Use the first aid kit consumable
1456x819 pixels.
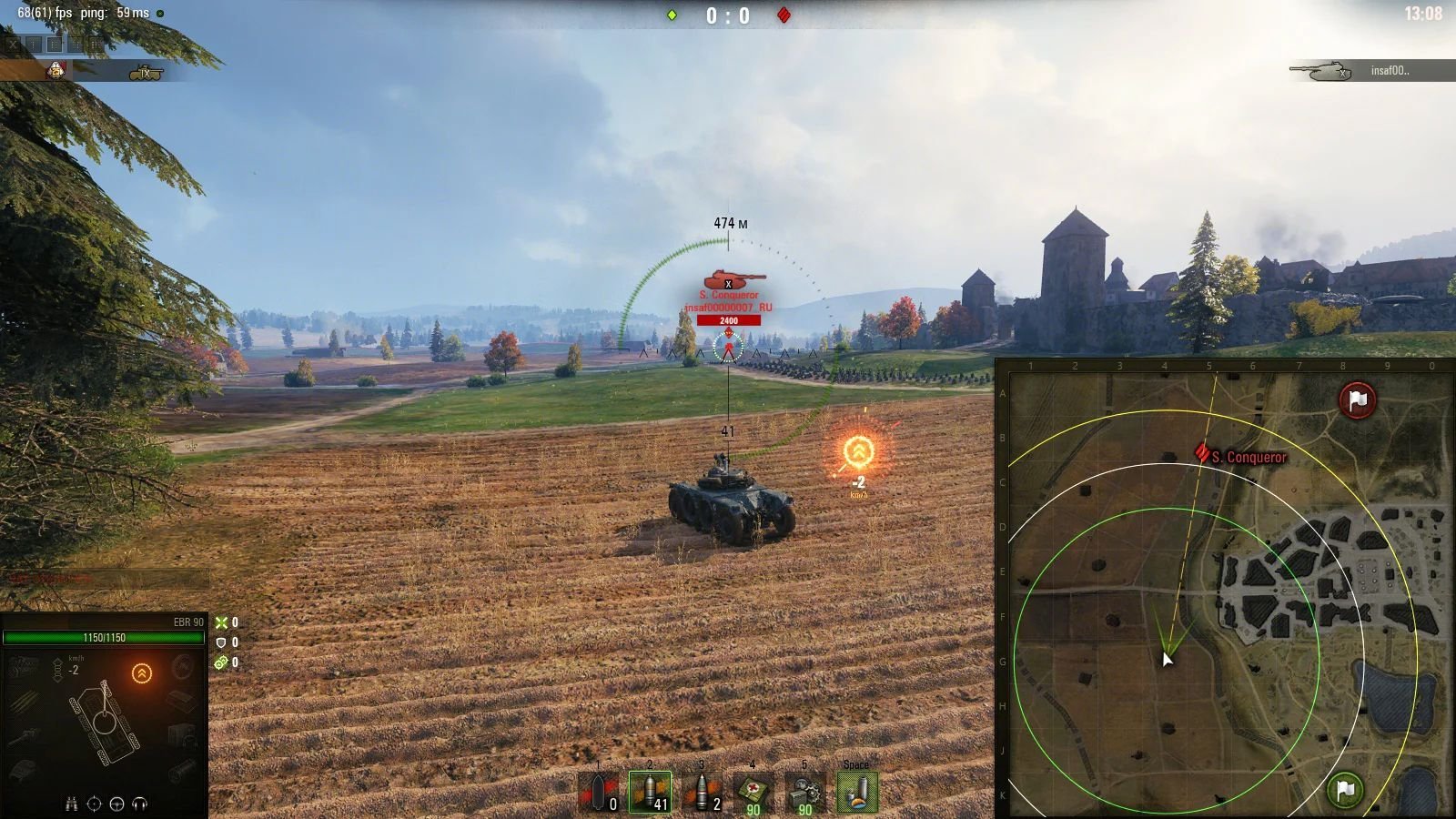pos(753,792)
